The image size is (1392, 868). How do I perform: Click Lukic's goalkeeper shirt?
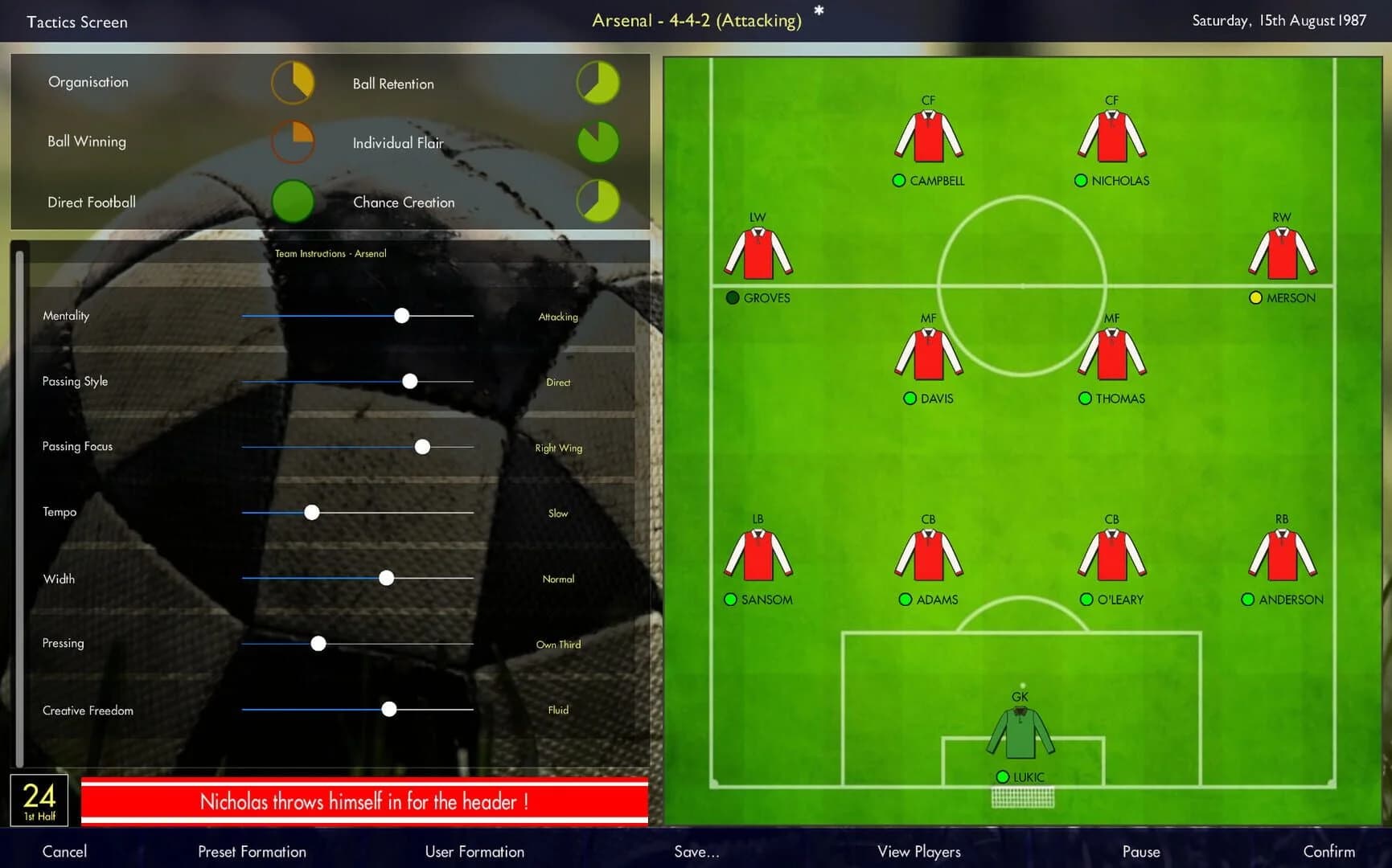coord(1019,733)
